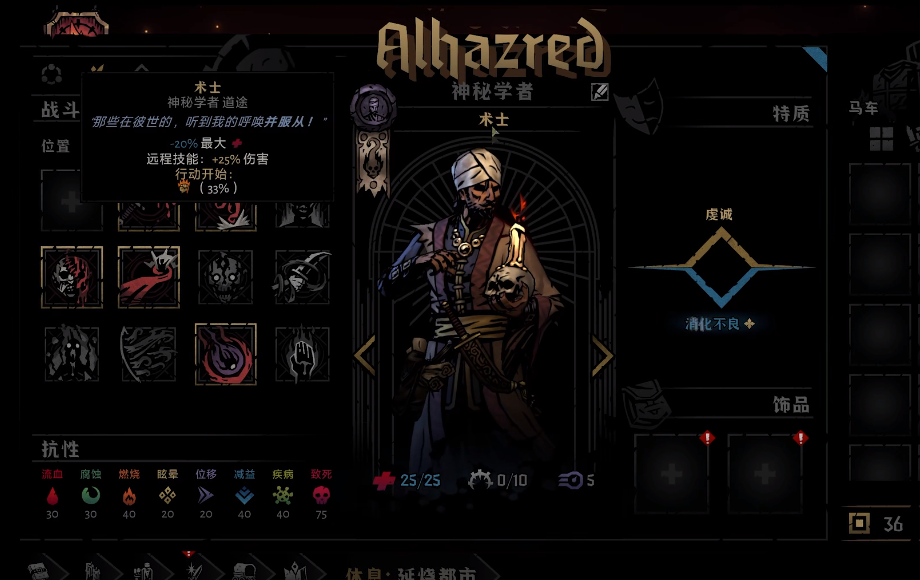Pick the grey curved blade hand skill
The width and height of the screenshot is (920, 580).
pos(302,277)
